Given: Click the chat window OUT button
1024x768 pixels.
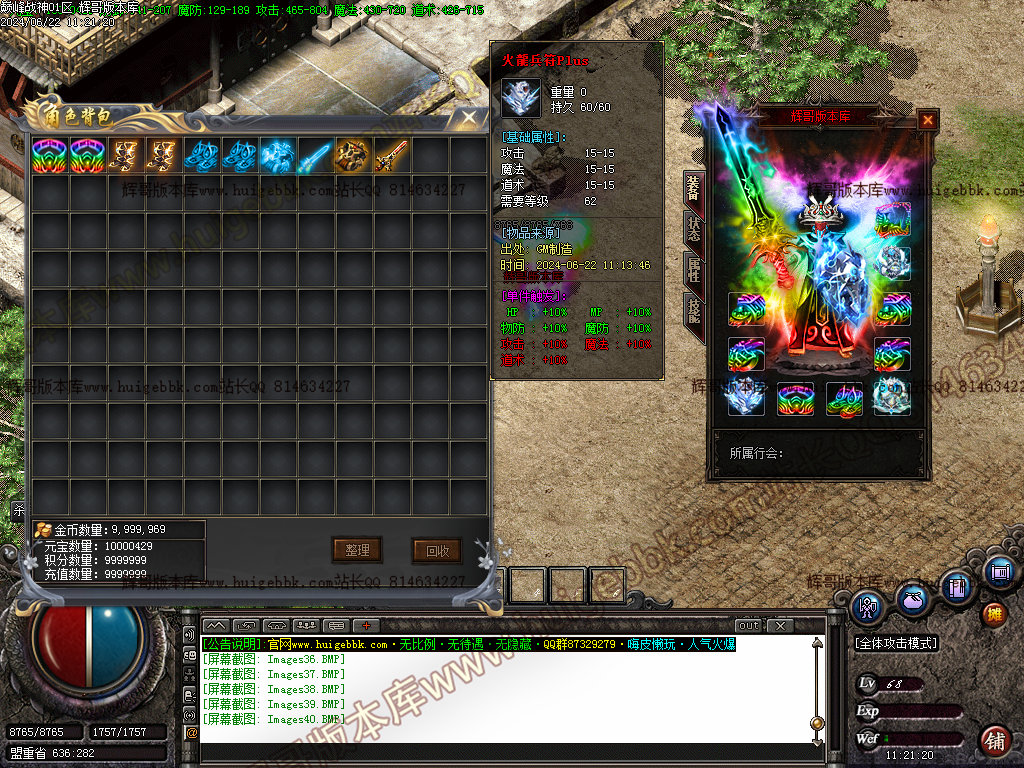Looking at the screenshot, I should [x=749, y=626].
